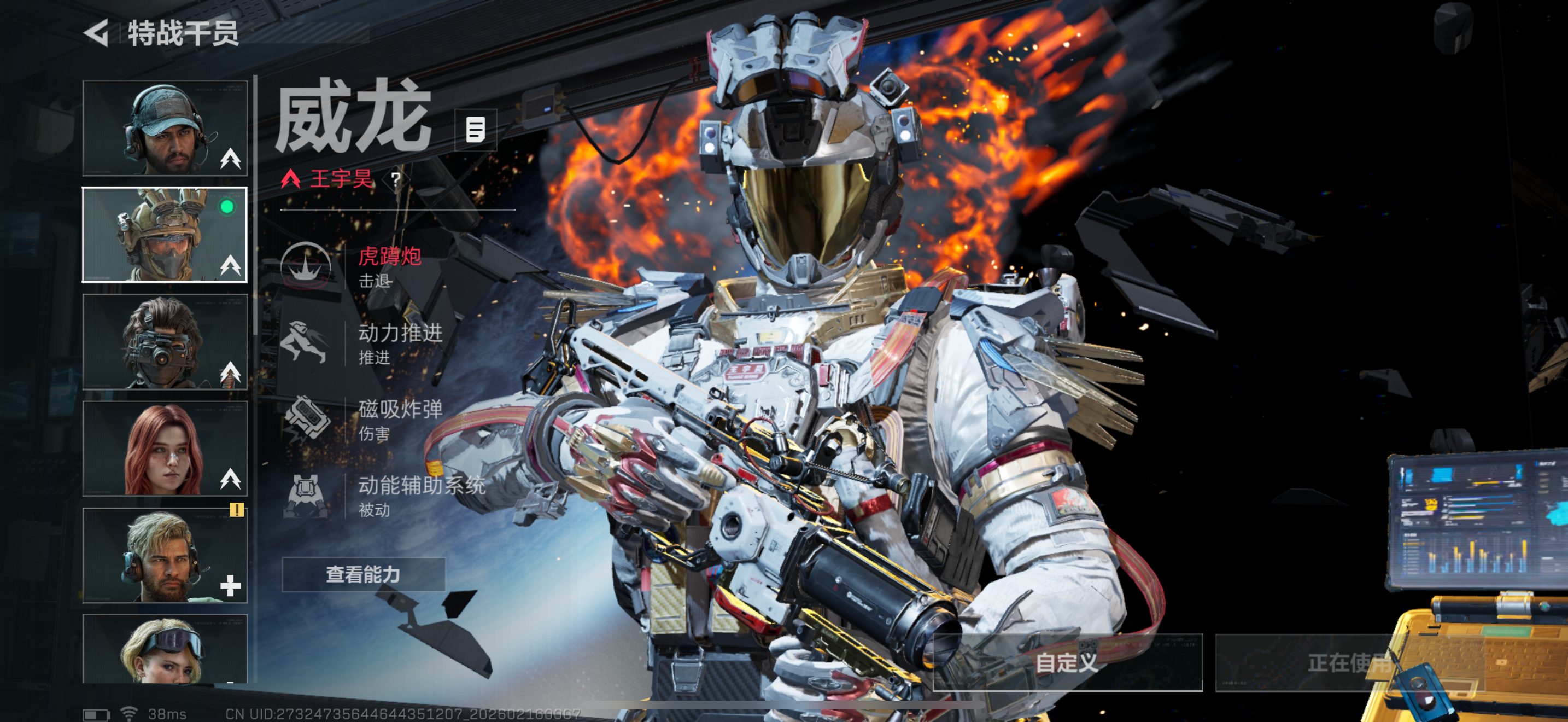Select the helmeted operator with green dot
1568x722 pixels.
165,235
